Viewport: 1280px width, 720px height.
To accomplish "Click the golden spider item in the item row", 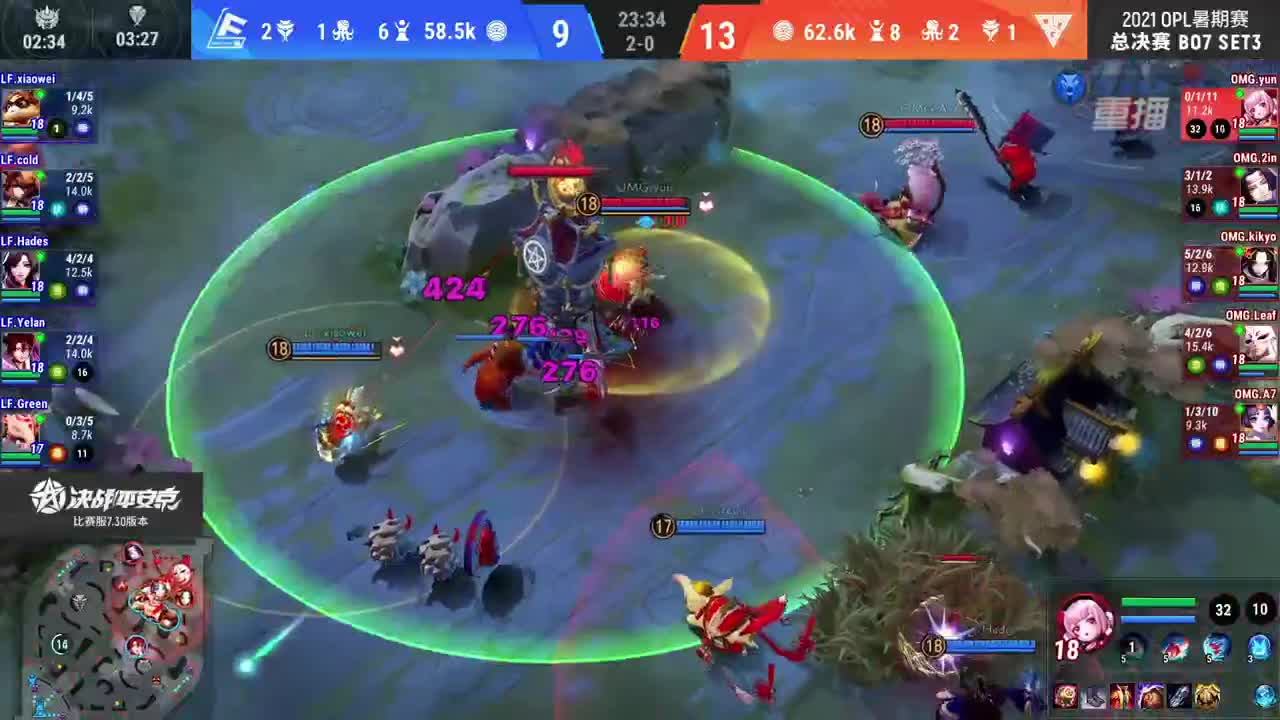I will click(x=1205, y=694).
